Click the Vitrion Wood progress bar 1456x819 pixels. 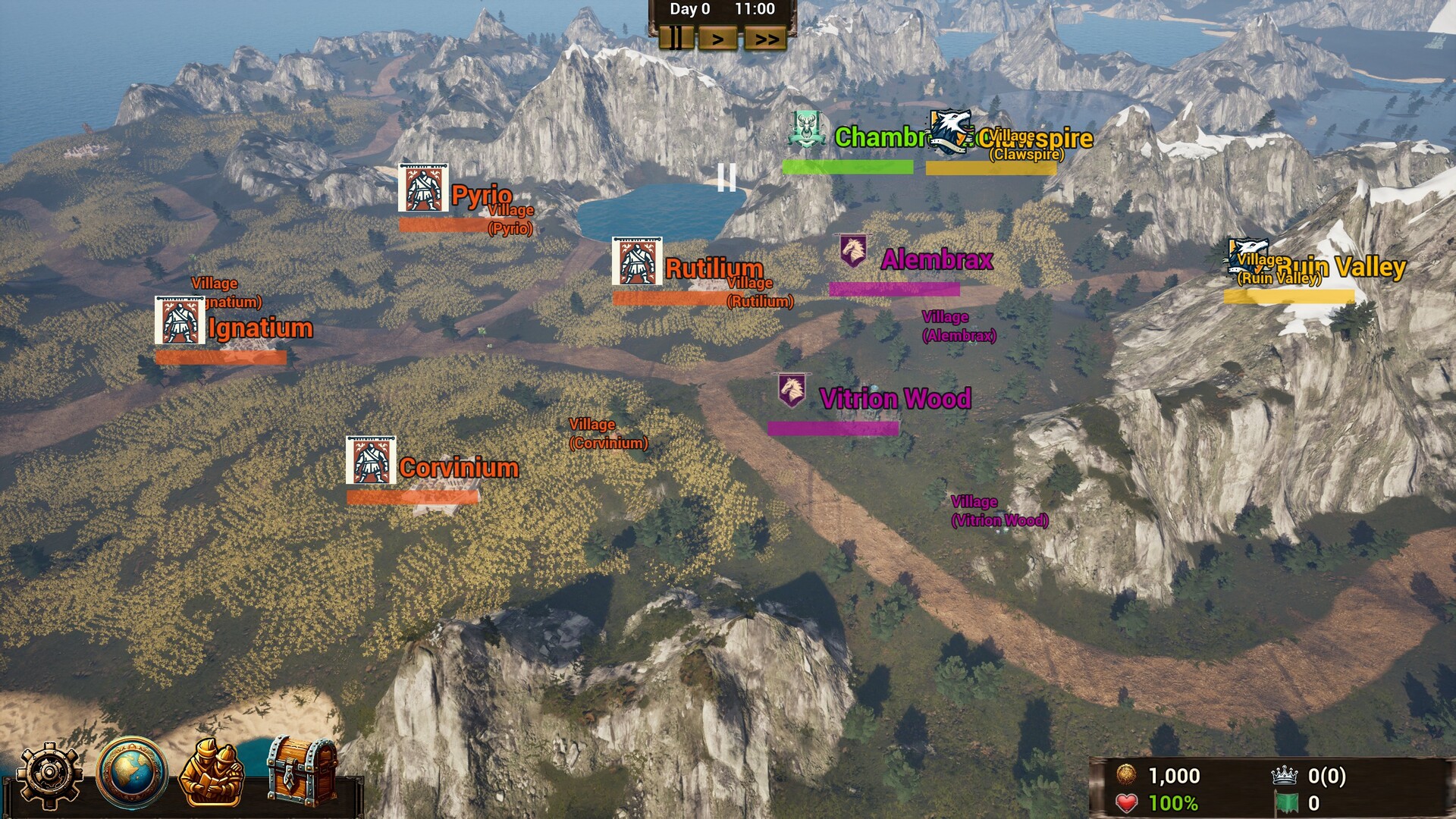point(833,429)
